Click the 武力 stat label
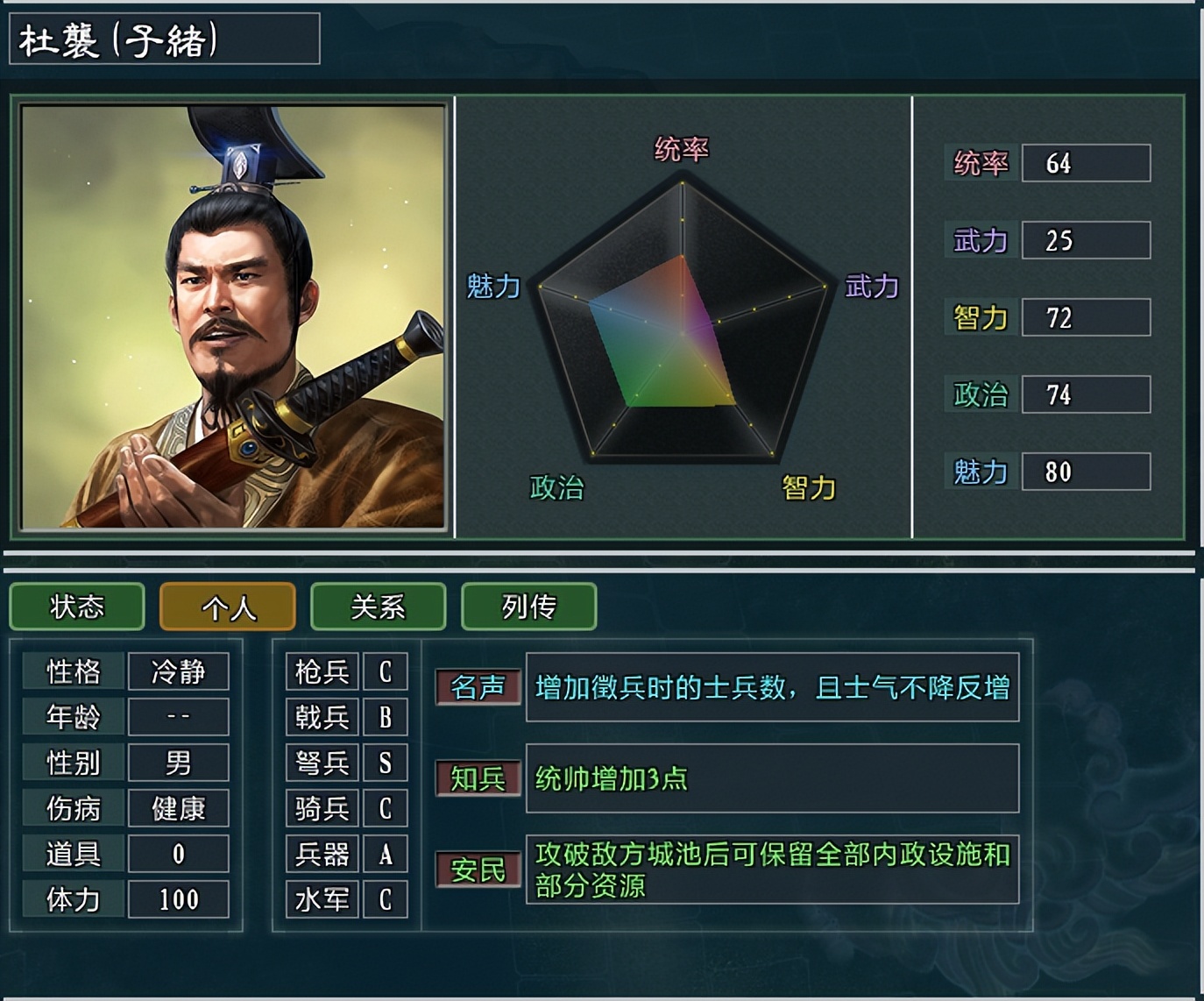 [x=981, y=239]
